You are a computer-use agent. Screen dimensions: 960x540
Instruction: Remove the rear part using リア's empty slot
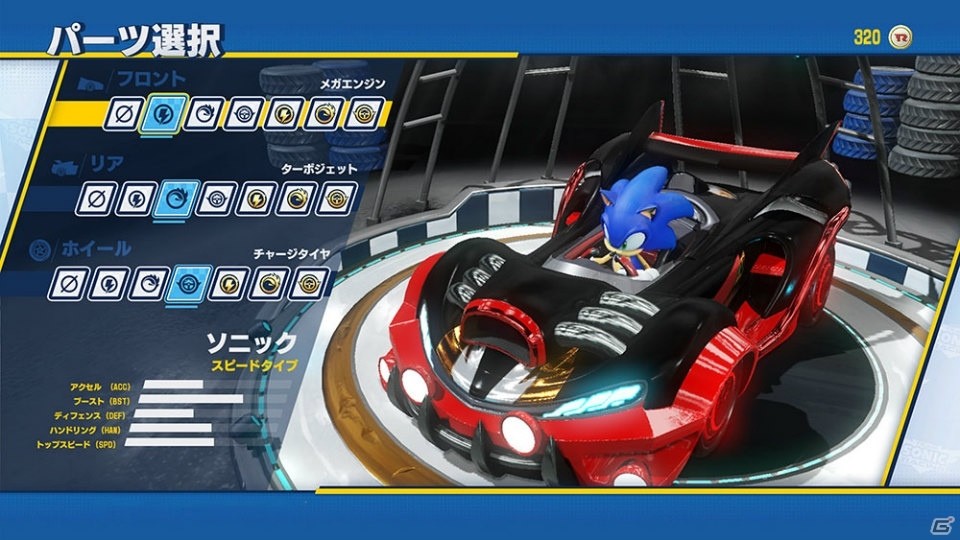(95, 199)
